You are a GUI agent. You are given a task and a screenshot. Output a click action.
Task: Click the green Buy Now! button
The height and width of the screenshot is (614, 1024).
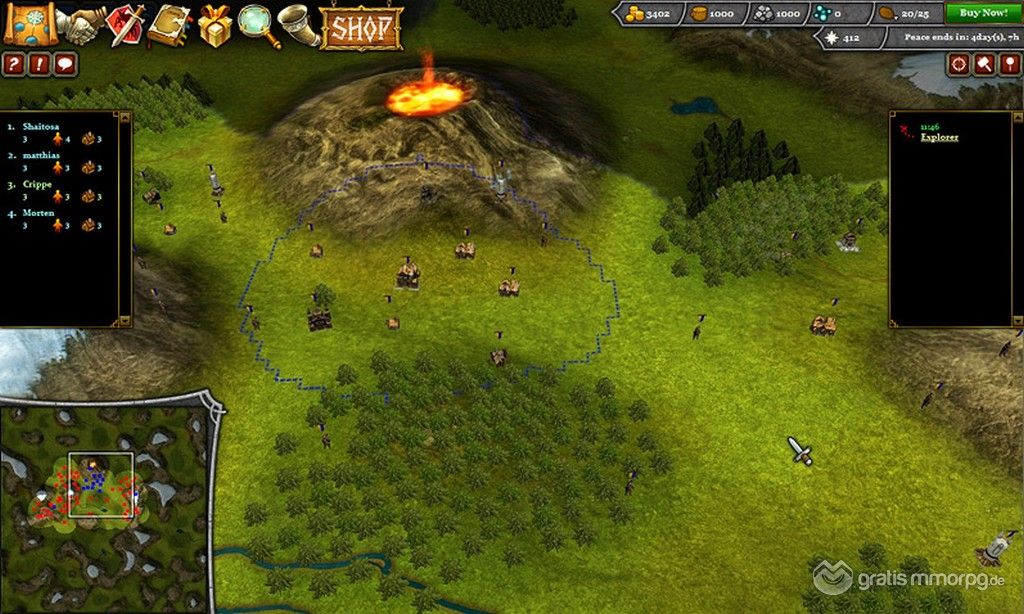pyautogui.click(x=983, y=13)
